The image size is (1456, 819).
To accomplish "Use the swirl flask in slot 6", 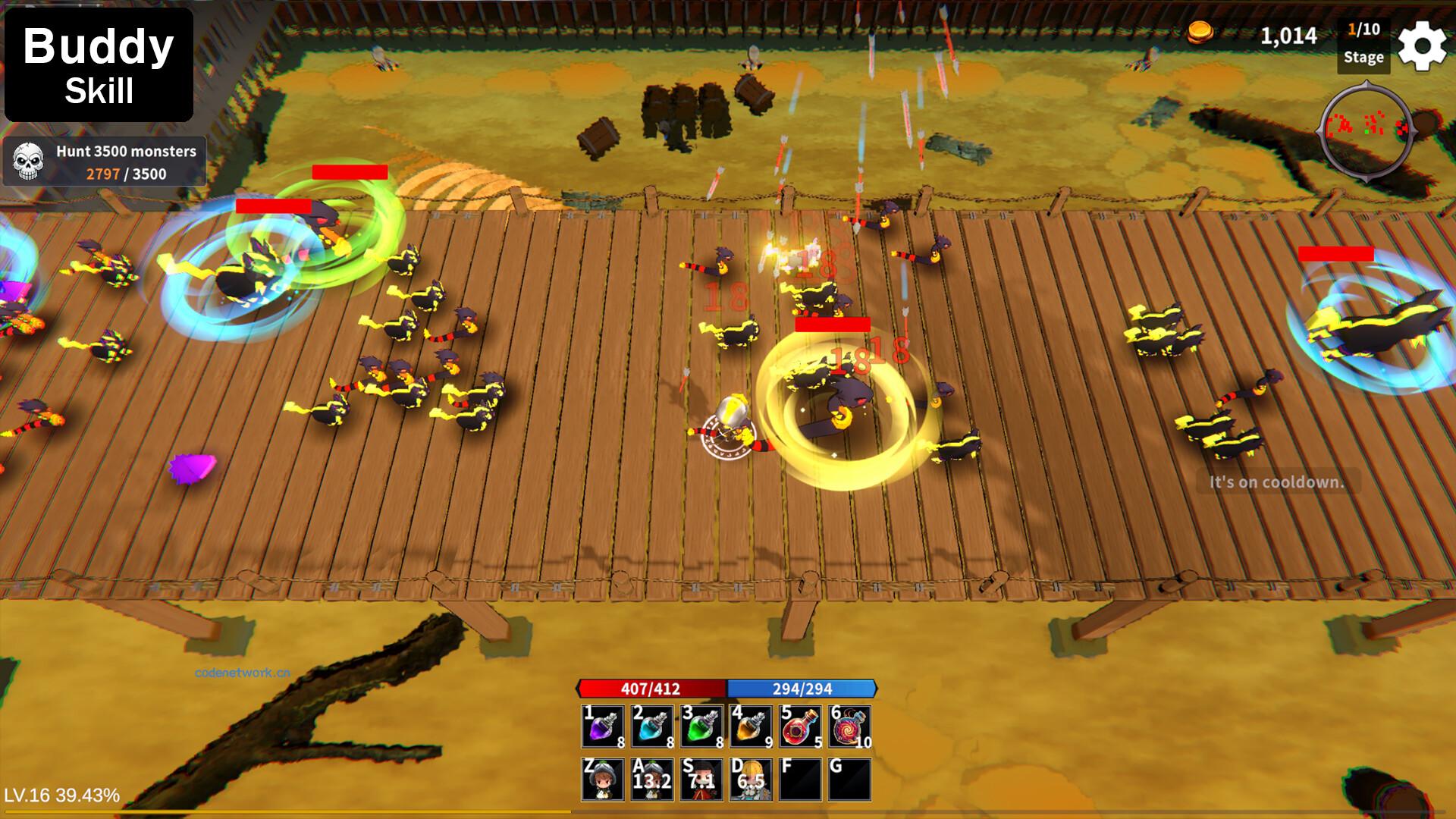I will [849, 726].
